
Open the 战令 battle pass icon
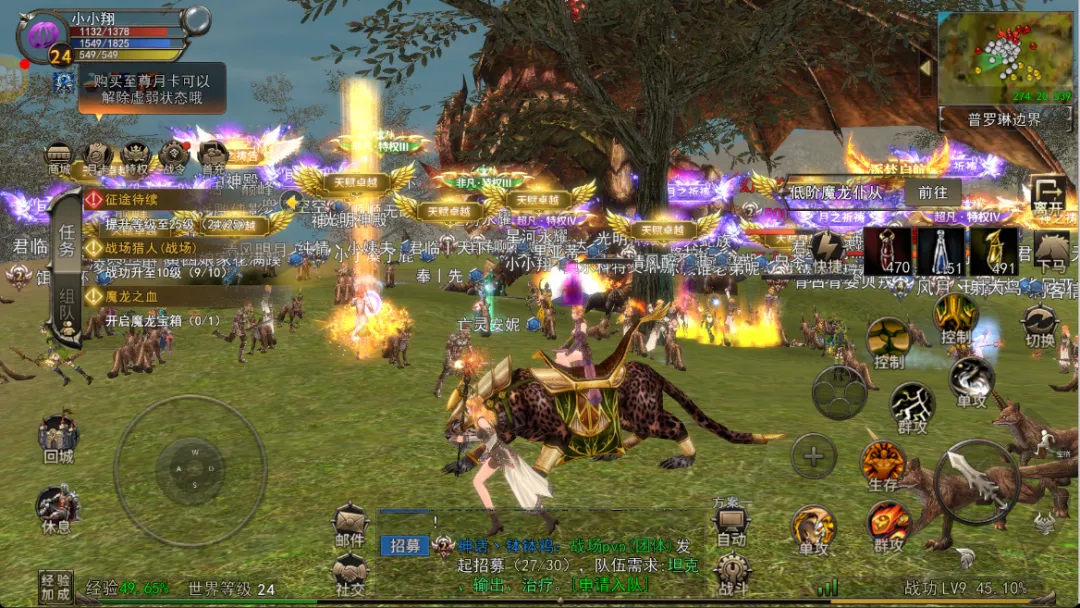click(174, 157)
